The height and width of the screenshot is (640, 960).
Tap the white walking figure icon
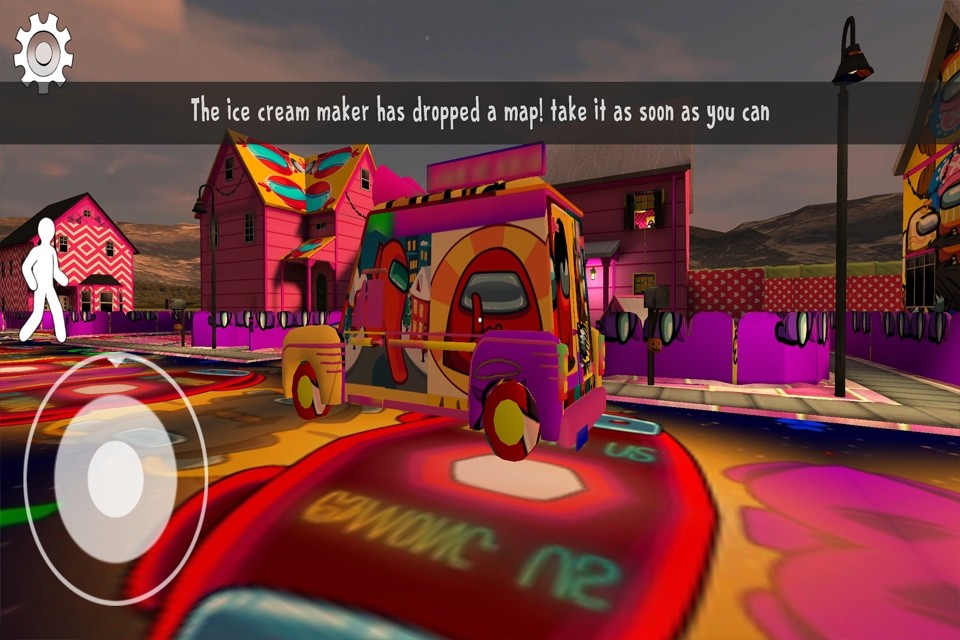pyautogui.click(x=42, y=279)
